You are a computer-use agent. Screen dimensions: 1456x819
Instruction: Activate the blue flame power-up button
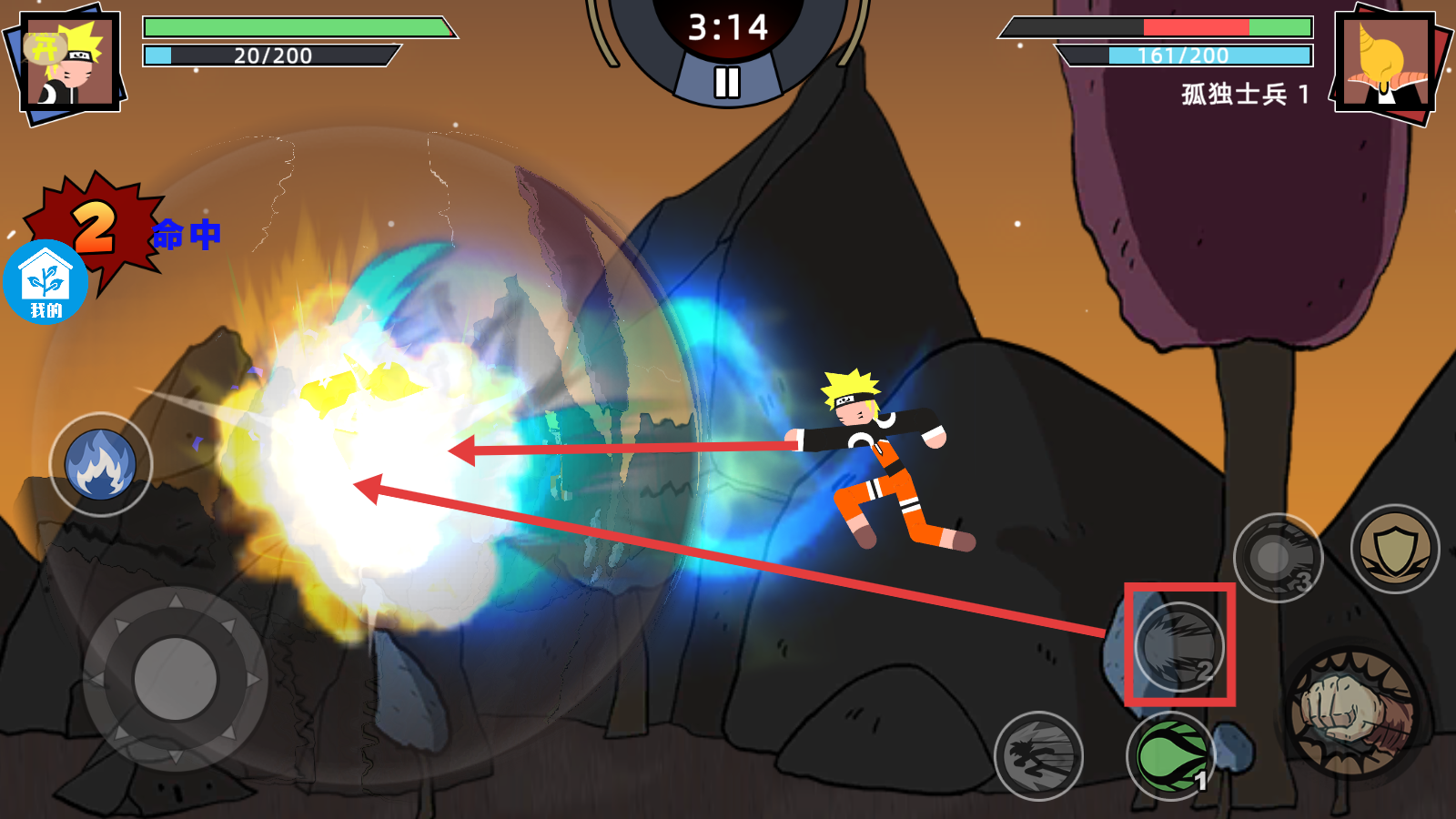pos(100,464)
